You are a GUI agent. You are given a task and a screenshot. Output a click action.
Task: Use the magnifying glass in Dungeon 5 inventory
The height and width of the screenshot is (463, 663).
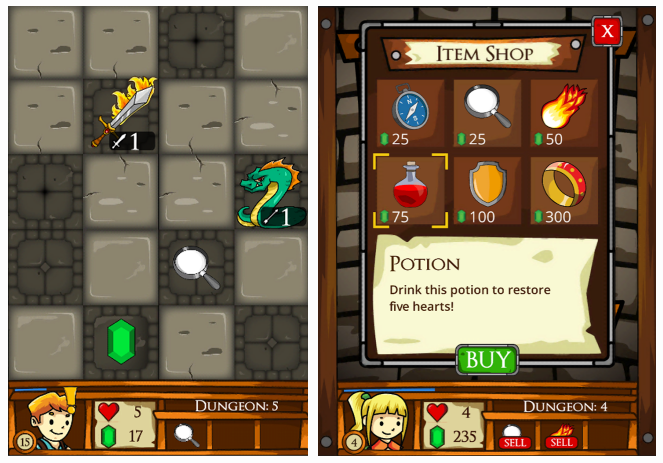pos(186,433)
